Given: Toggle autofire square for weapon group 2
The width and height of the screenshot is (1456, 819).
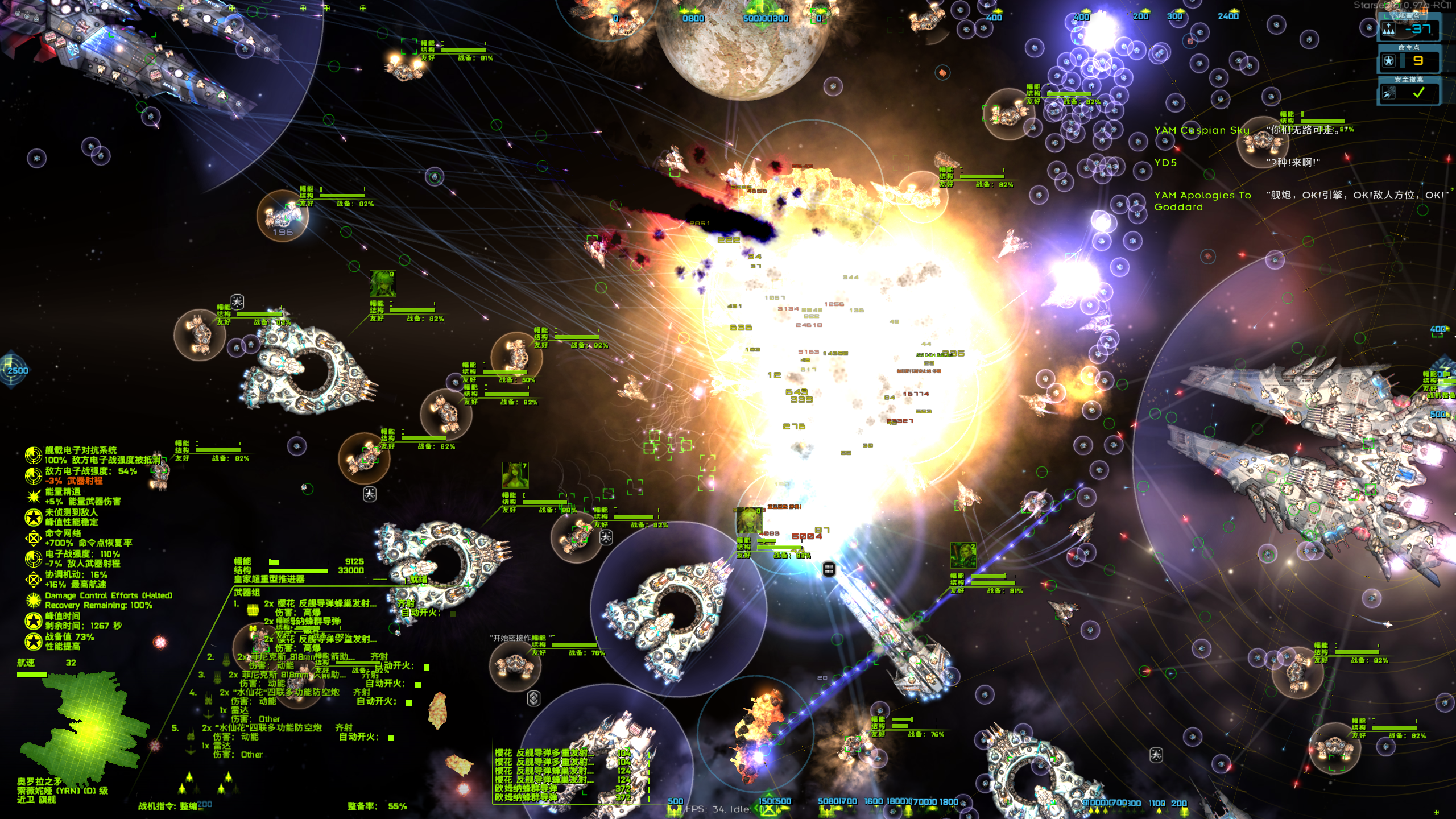Looking at the screenshot, I should (427, 667).
